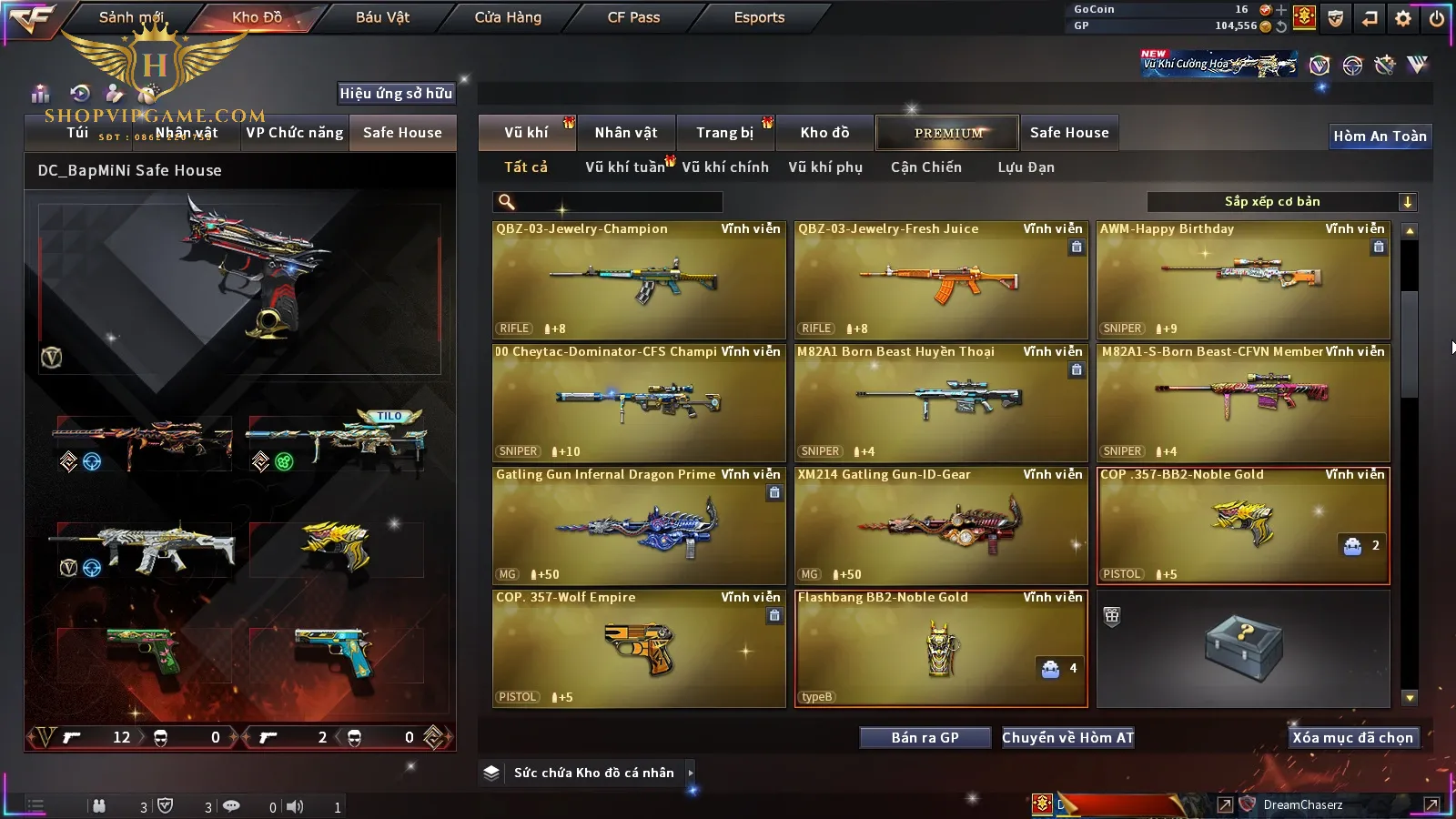Viewport: 1456px width, 819px height.
Task: Select the AWM-Happy Birthday sniper
Action: click(1243, 280)
